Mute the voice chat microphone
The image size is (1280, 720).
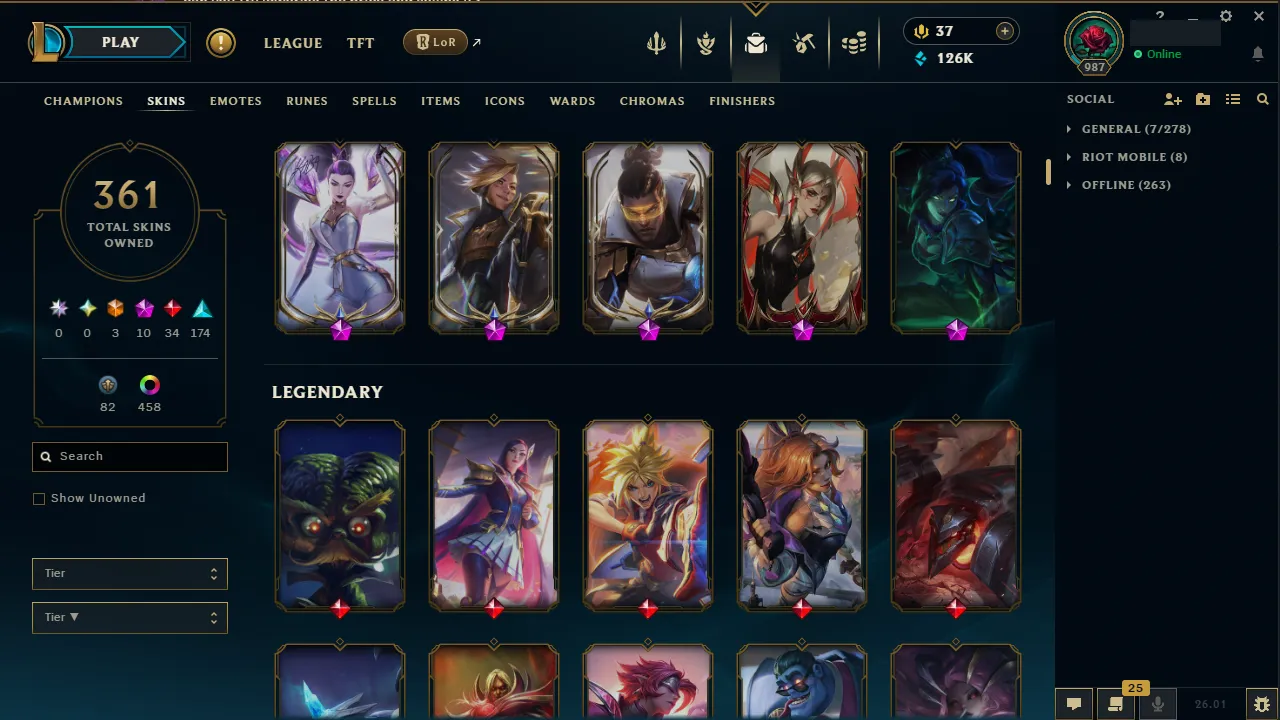(1157, 704)
